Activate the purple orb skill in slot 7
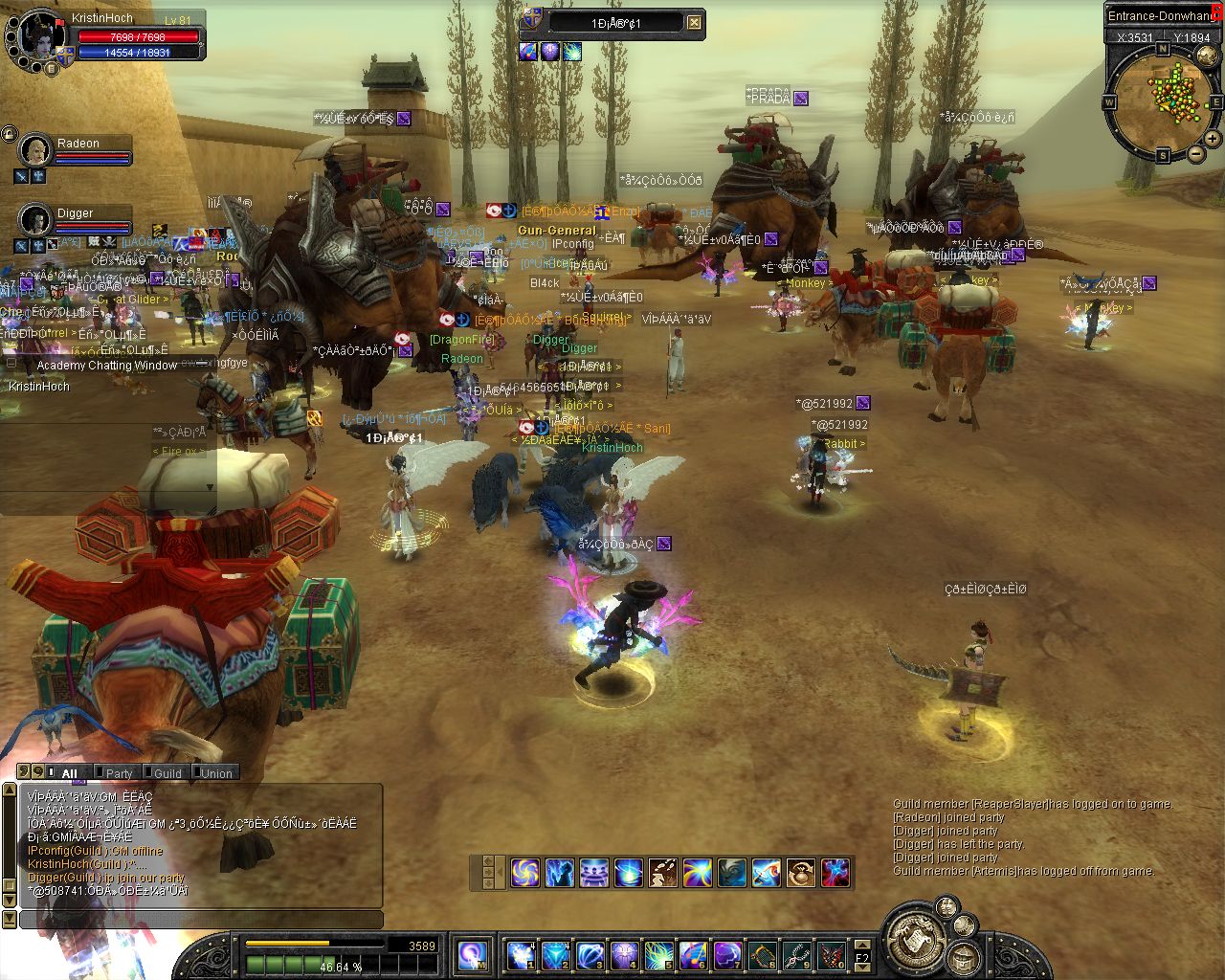The height and width of the screenshot is (980, 1225). 727,955
